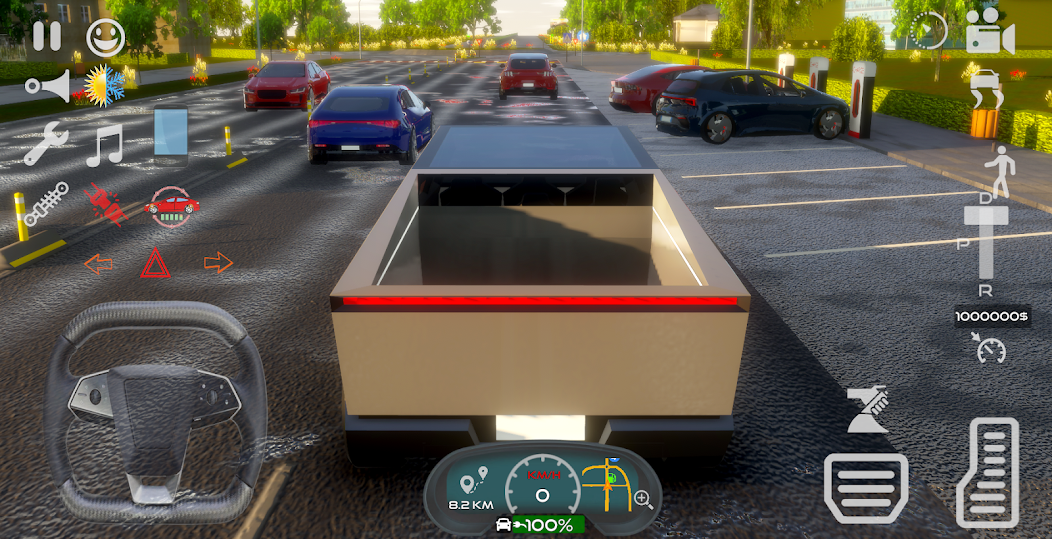The height and width of the screenshot is (539, 1052).
Task: Zoom in on the minimap
Action: (x=644, y=499)
